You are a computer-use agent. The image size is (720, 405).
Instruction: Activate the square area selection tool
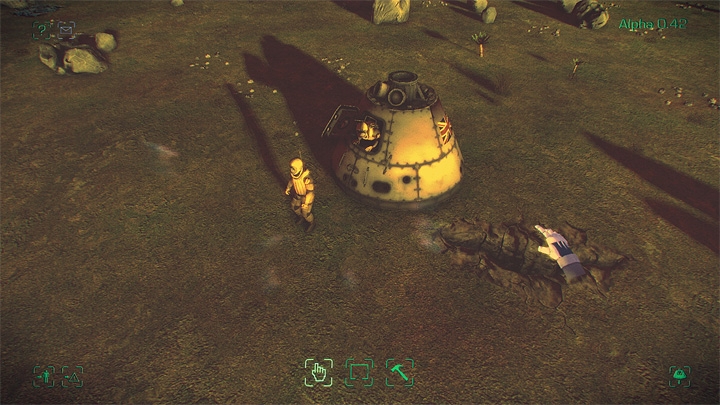pyautogui.click(x=359, y=373)
